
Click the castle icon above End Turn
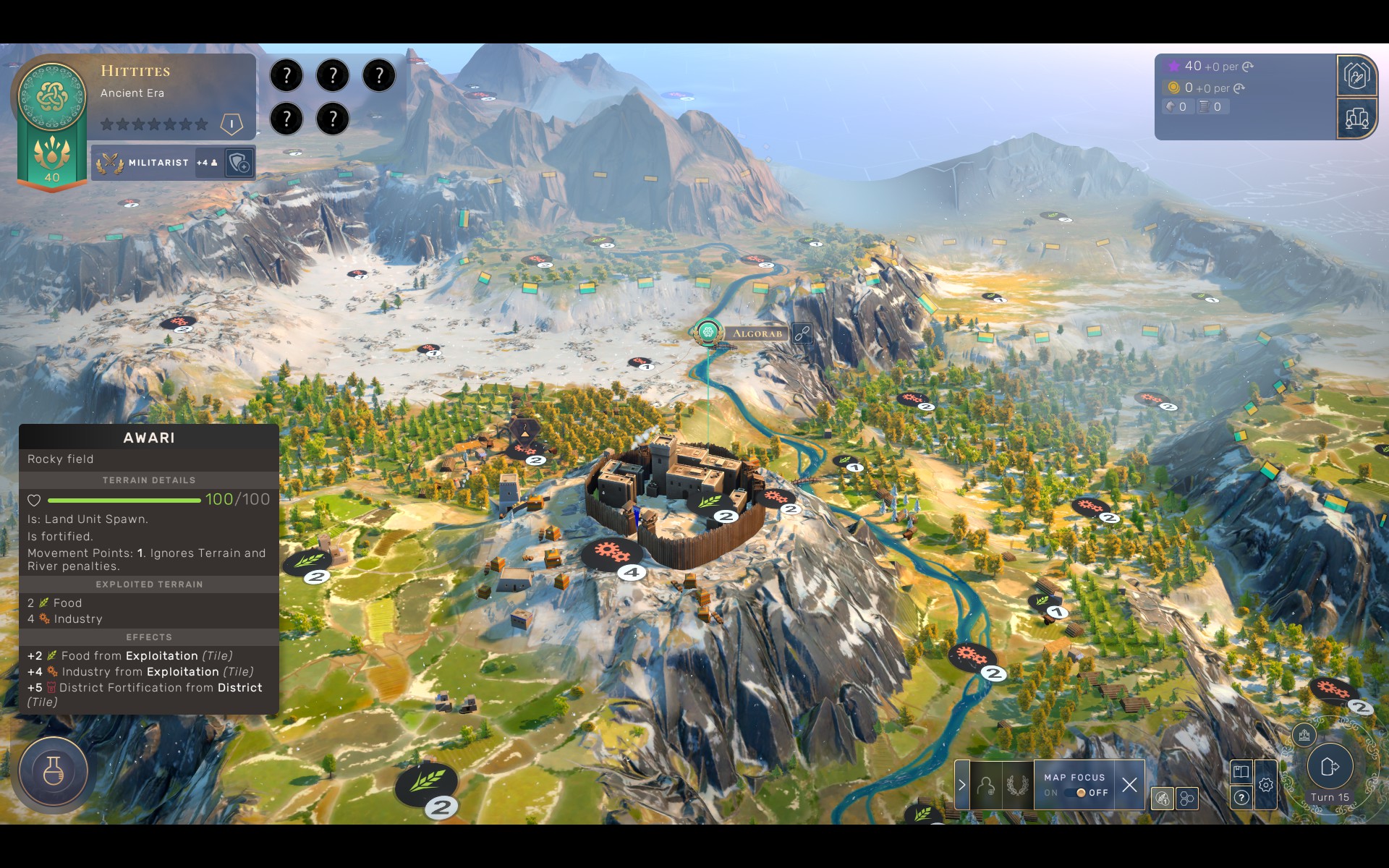click(1304, 736)
